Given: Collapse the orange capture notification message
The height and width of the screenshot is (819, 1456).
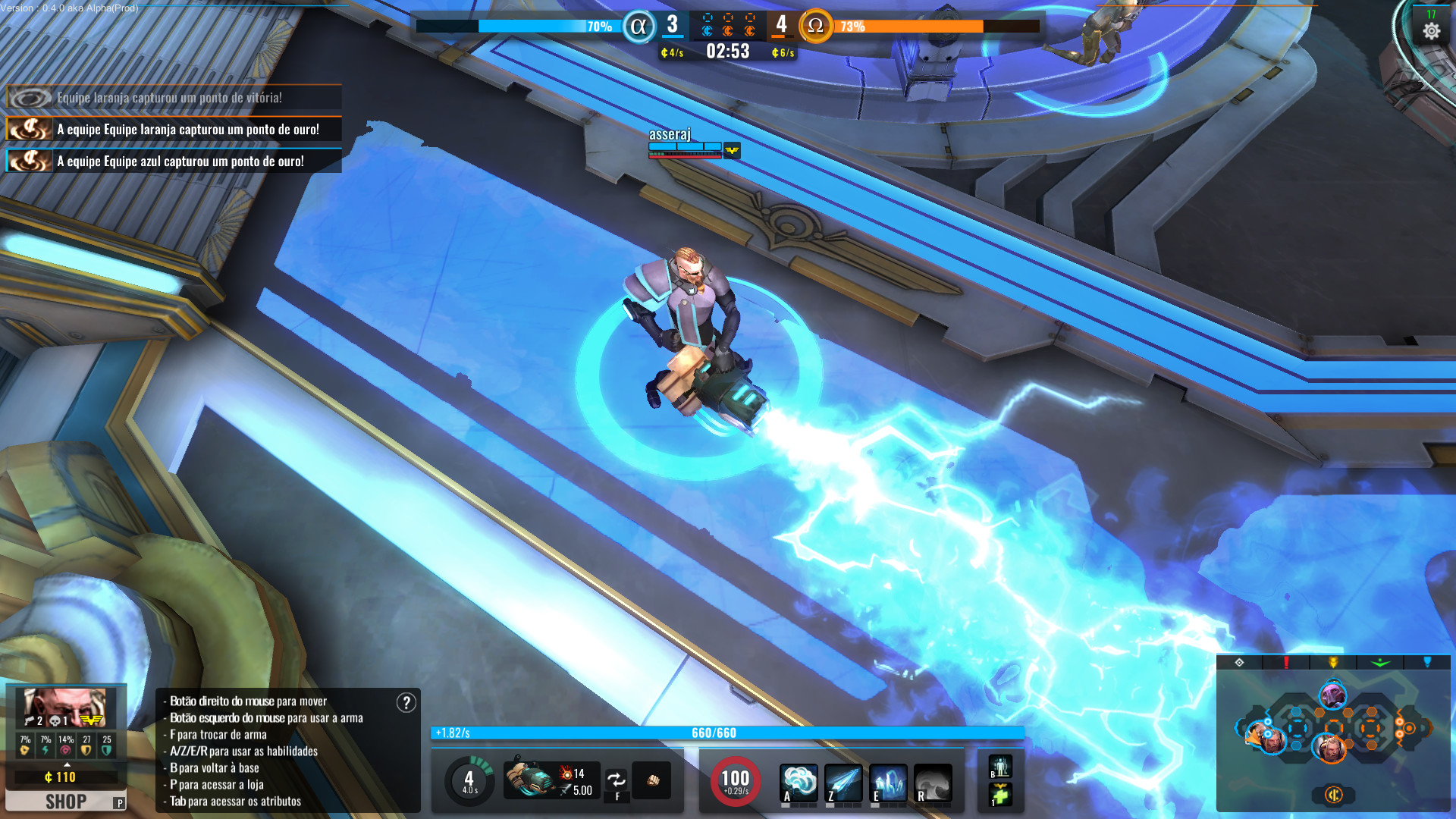Looking at the screenshot, I should click(x=174, y=129).
